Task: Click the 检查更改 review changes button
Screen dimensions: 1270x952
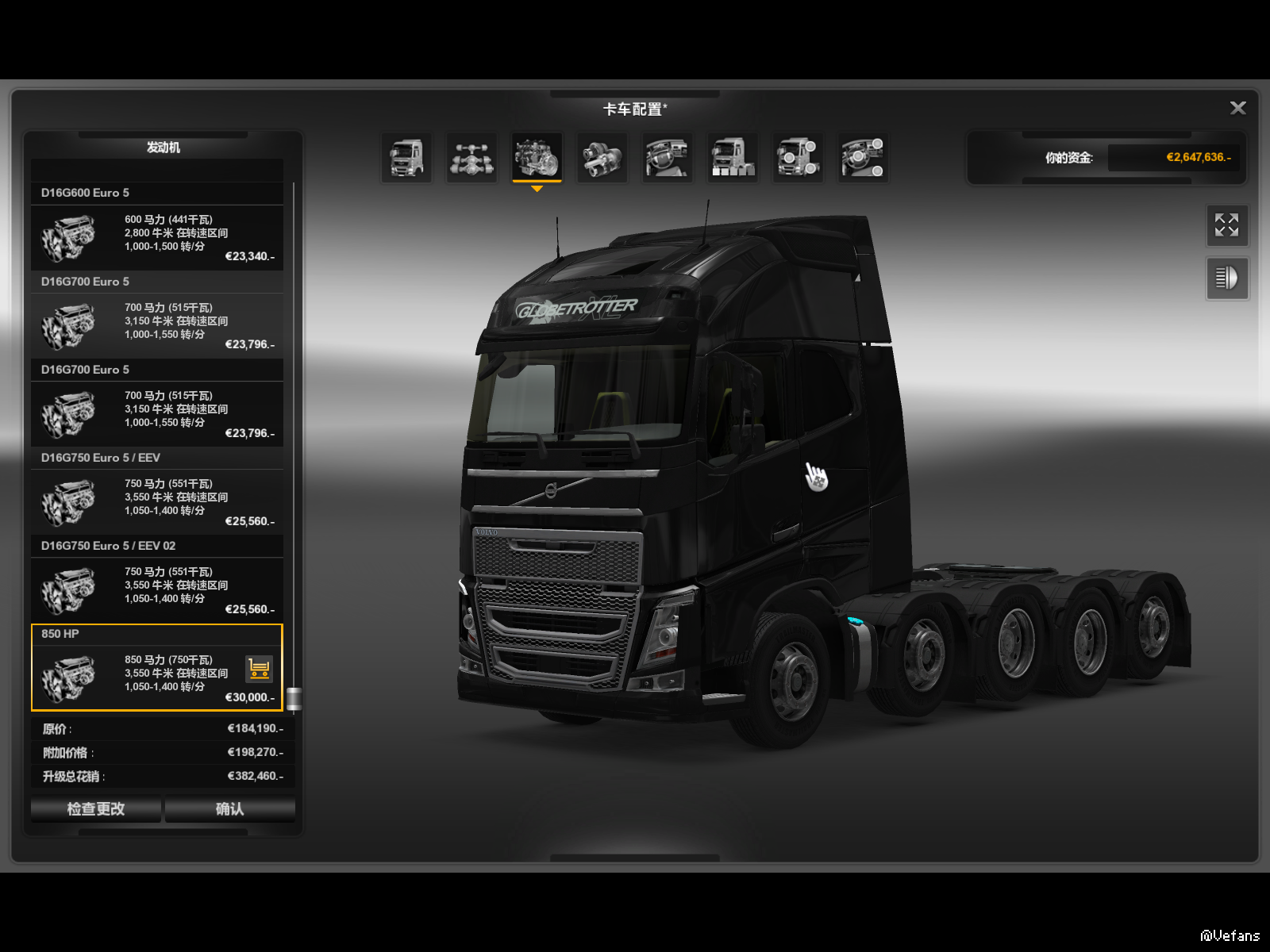Action: (x=96, y=808)
